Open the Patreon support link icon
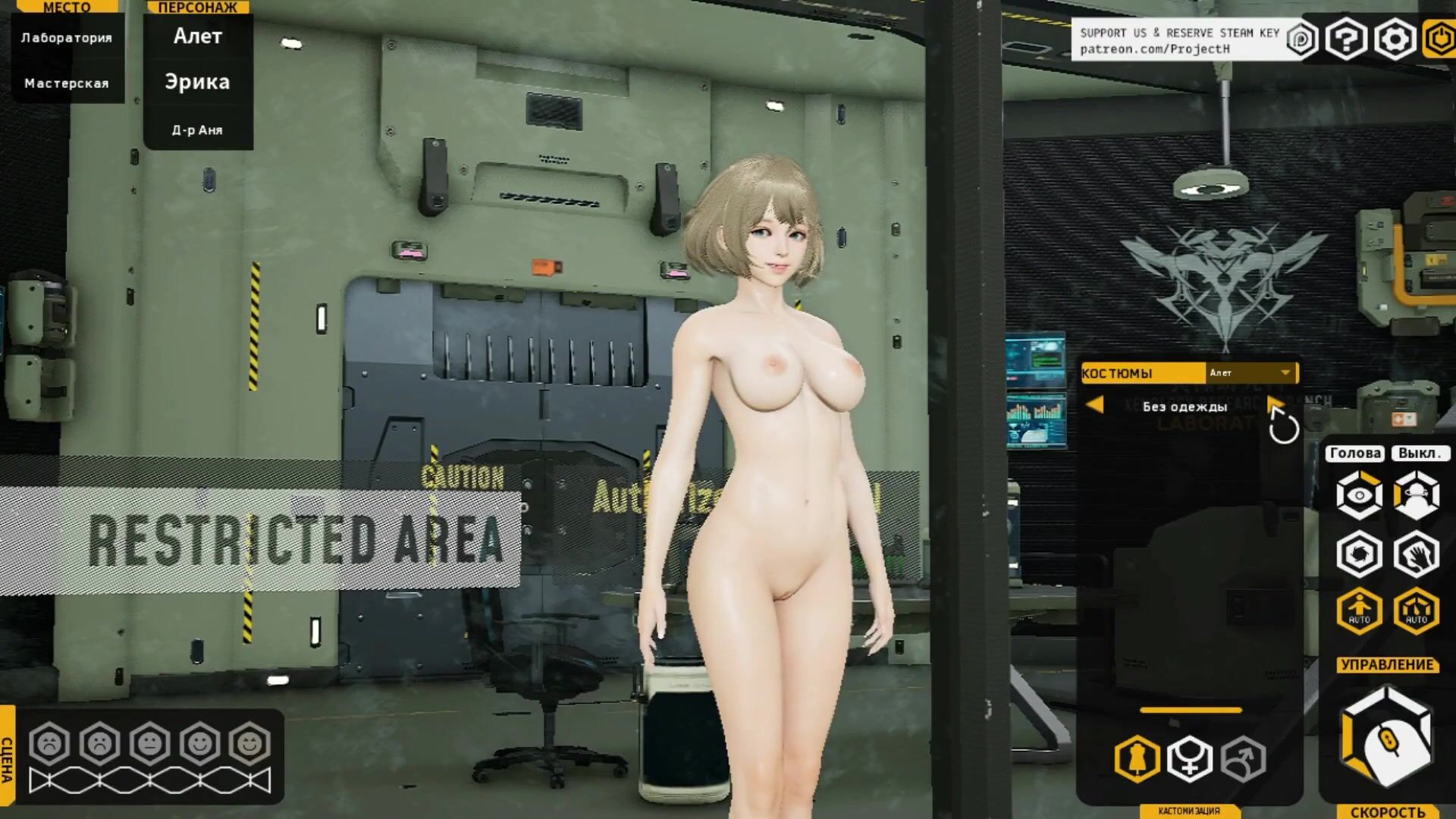 click(x=1301, y=39)
